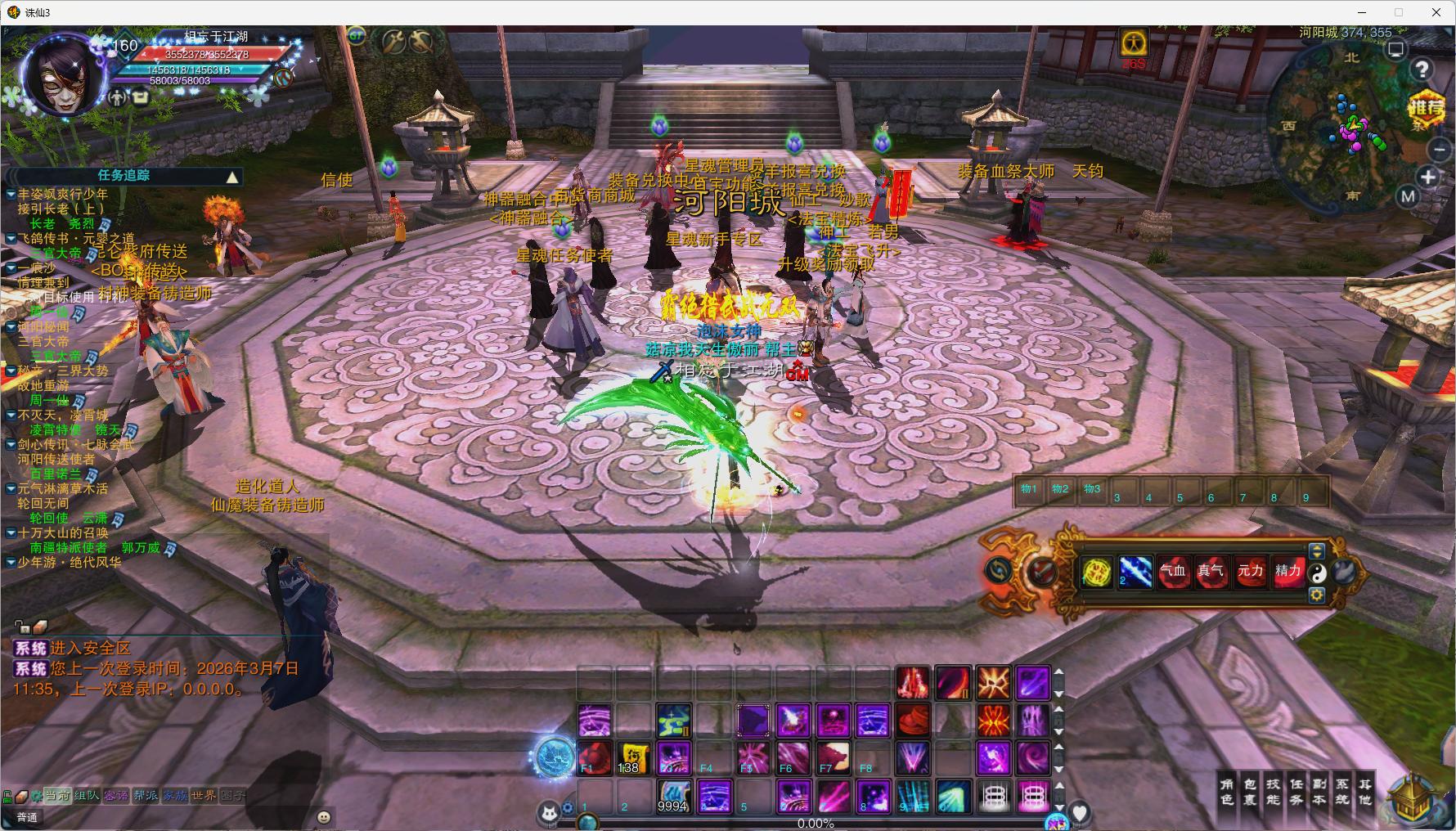The width and height of the screenshot is (1456, 831).
Task: Open the chat emoji smiley picker
Action: pyautogui.click(x=324, y=817)
